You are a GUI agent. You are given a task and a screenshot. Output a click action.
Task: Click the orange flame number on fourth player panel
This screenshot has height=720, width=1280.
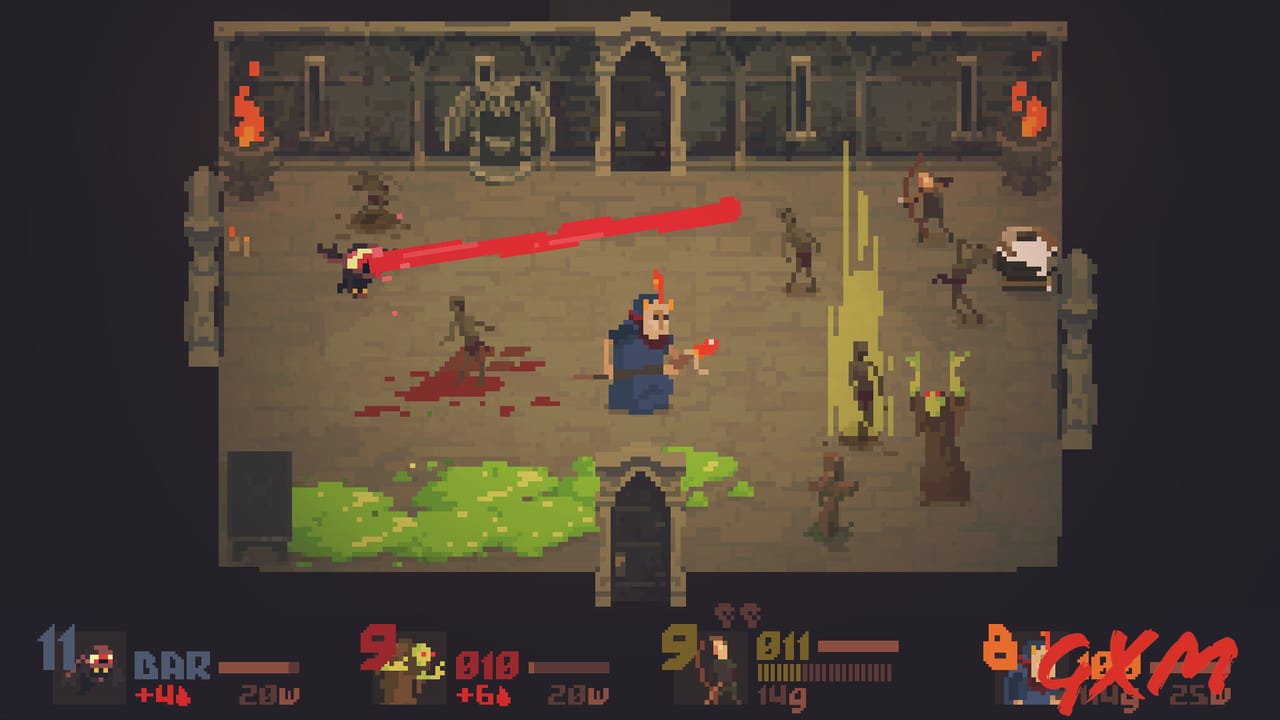click(x=1000, y=648)
